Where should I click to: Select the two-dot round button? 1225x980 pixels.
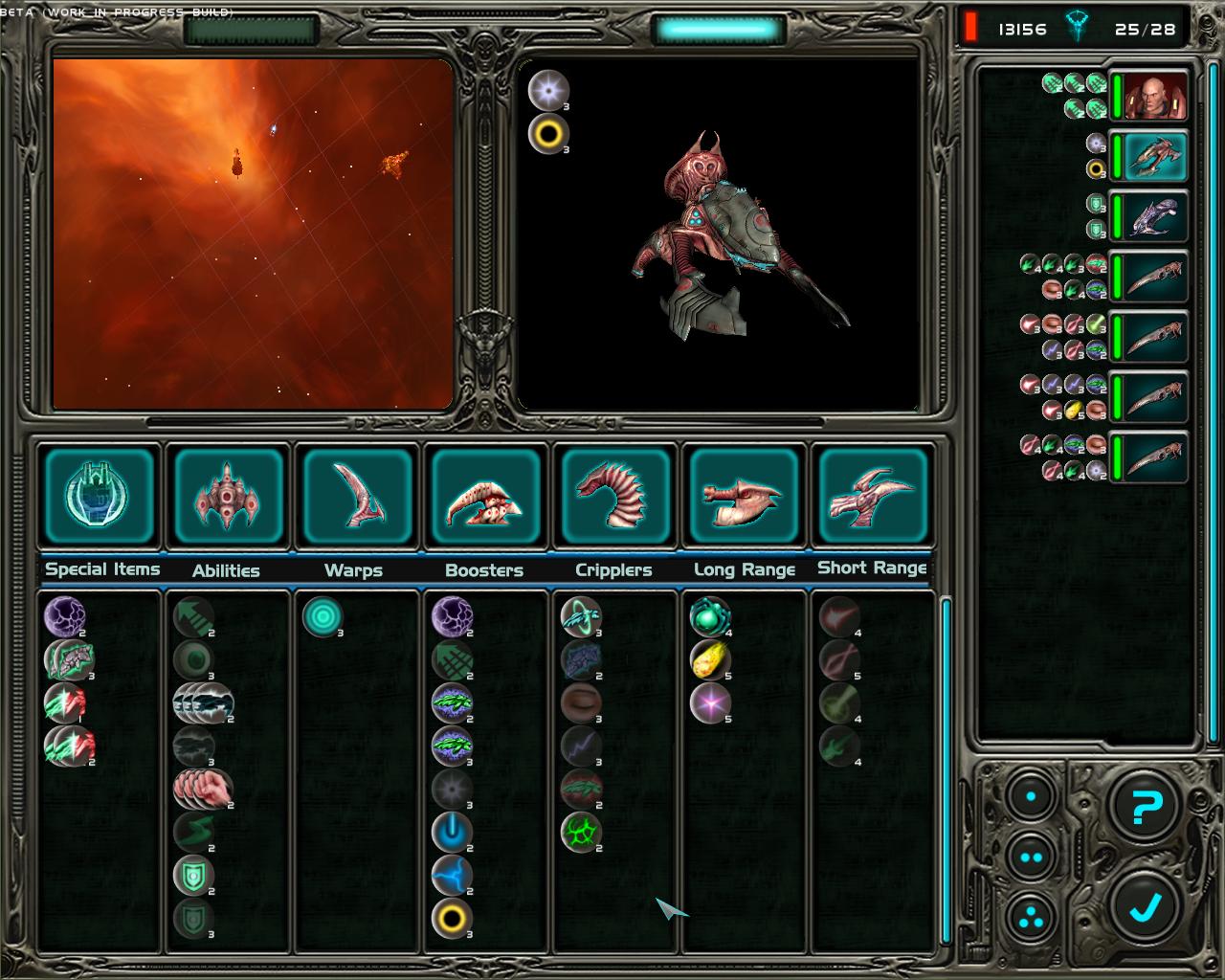tap(1031, 857)
